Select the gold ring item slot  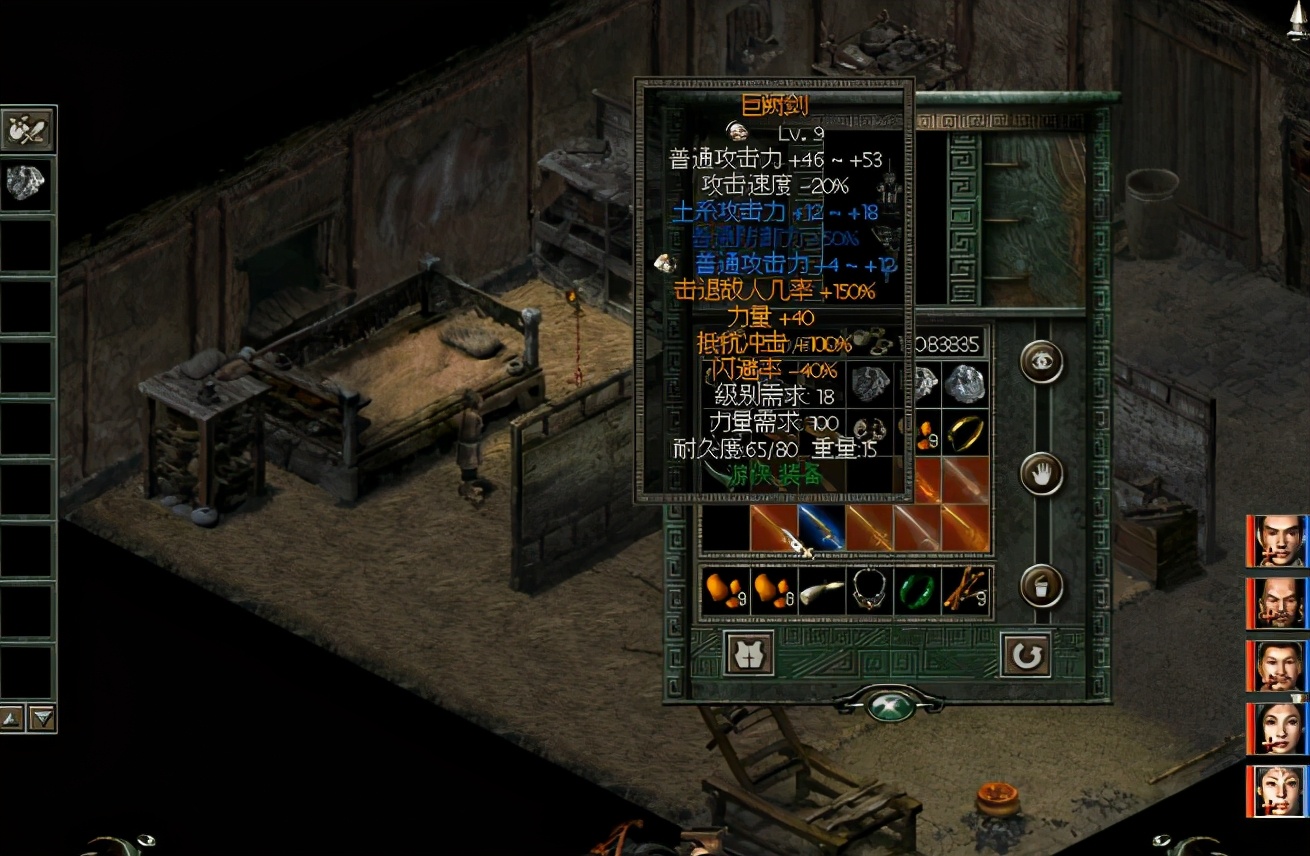[965, 432]
